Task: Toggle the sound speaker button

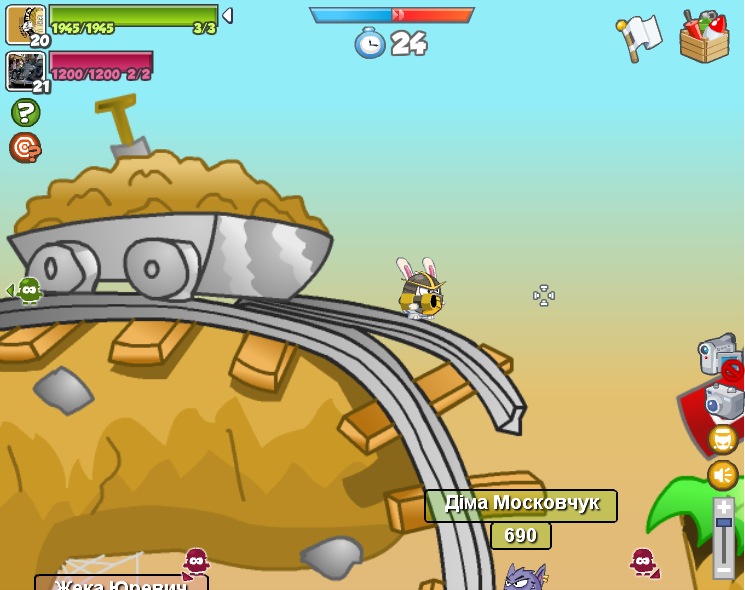Action: (x=722, y=475)
